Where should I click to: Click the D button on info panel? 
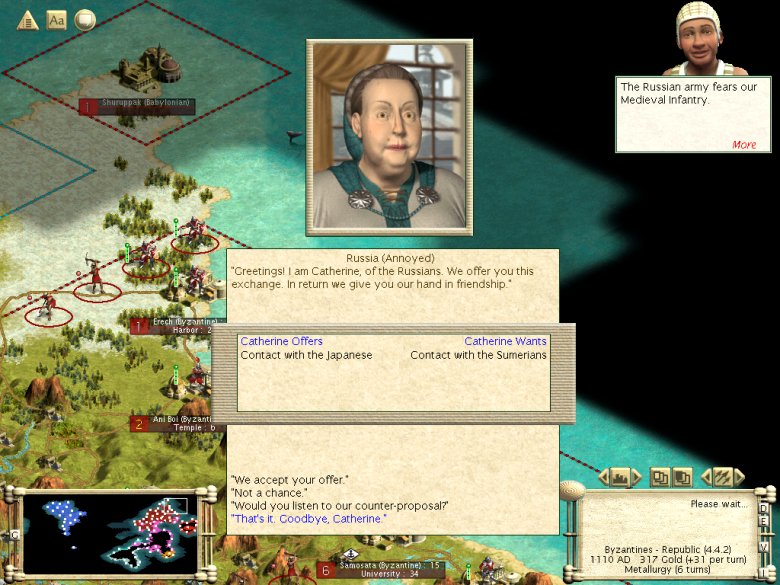(x=764, y=507)
